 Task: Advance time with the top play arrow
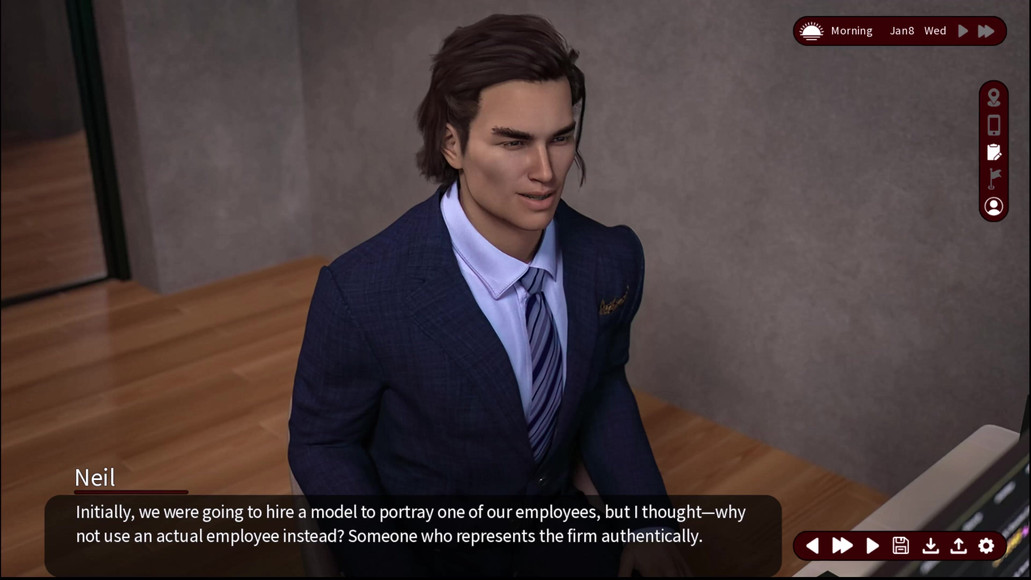point(963,31)
